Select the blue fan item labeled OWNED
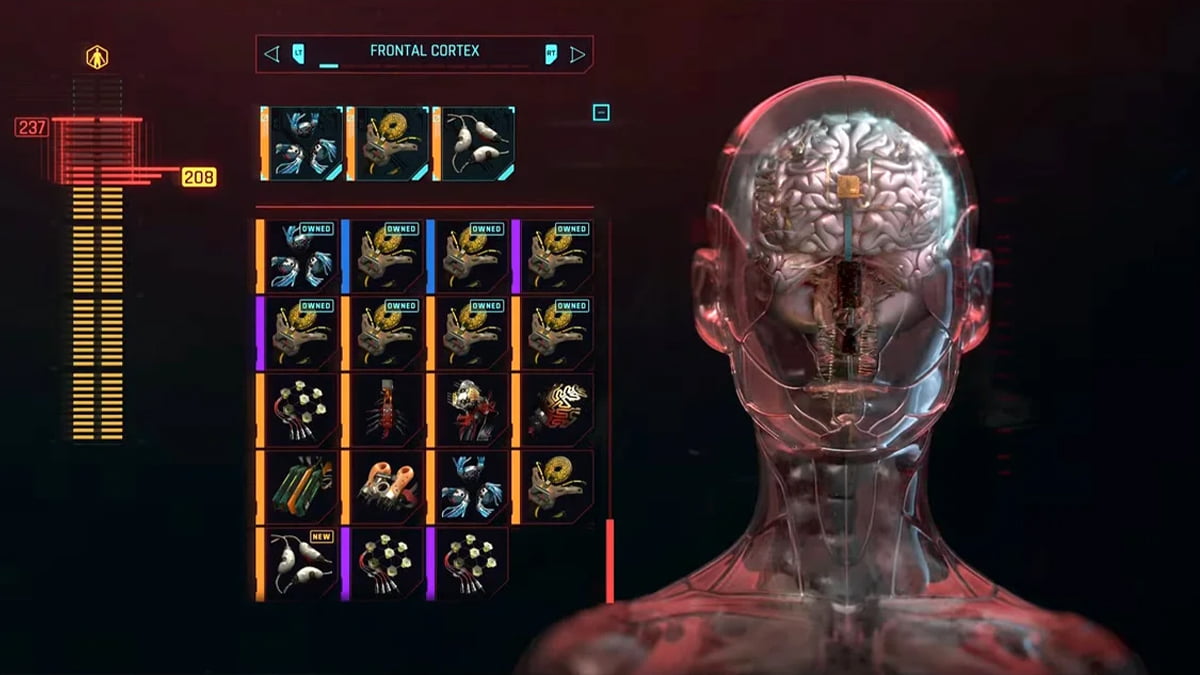The width and height of the screenshot is (1200, 675). (300, 256)
